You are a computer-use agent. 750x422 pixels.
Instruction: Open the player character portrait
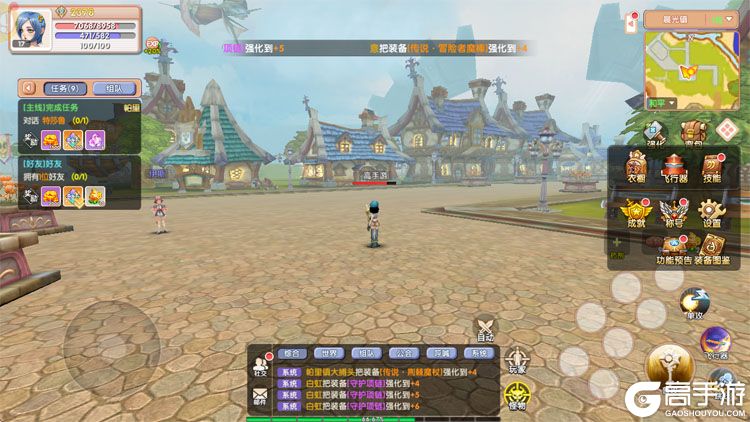pos(27,28)
